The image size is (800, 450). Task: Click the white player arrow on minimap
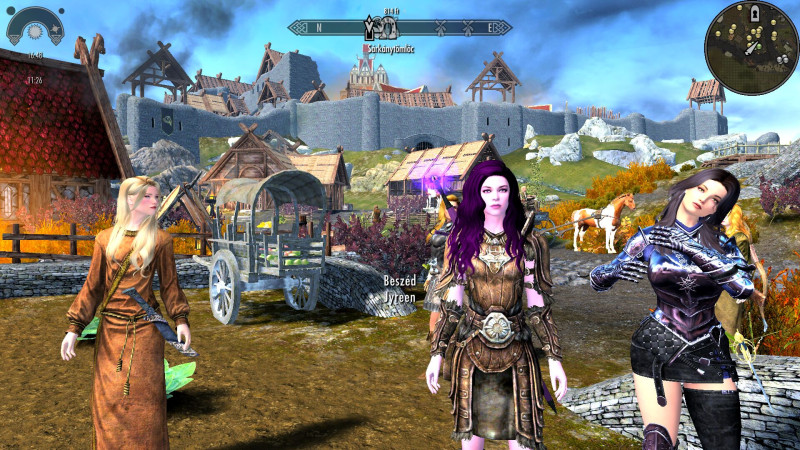point(750,47)
